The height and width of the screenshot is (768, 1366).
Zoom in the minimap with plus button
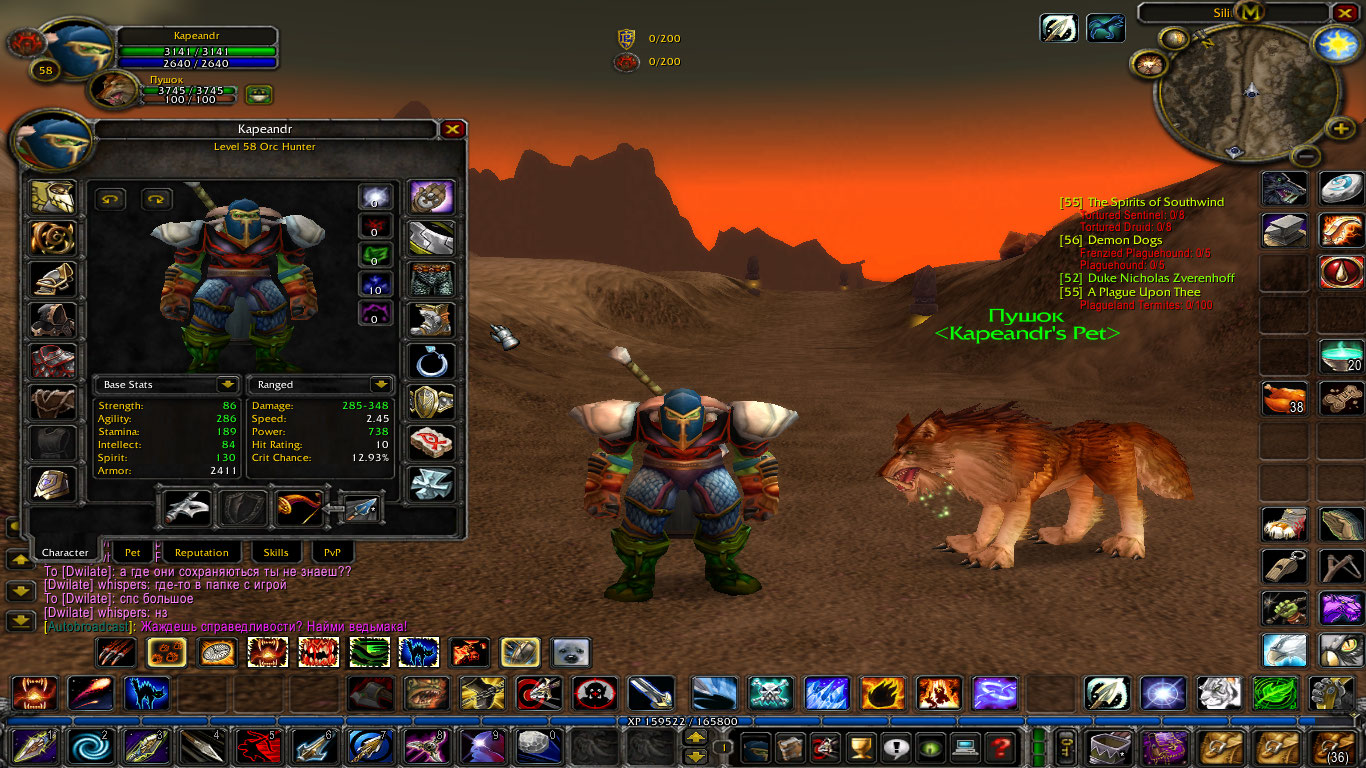click(x=1341, y=129)
